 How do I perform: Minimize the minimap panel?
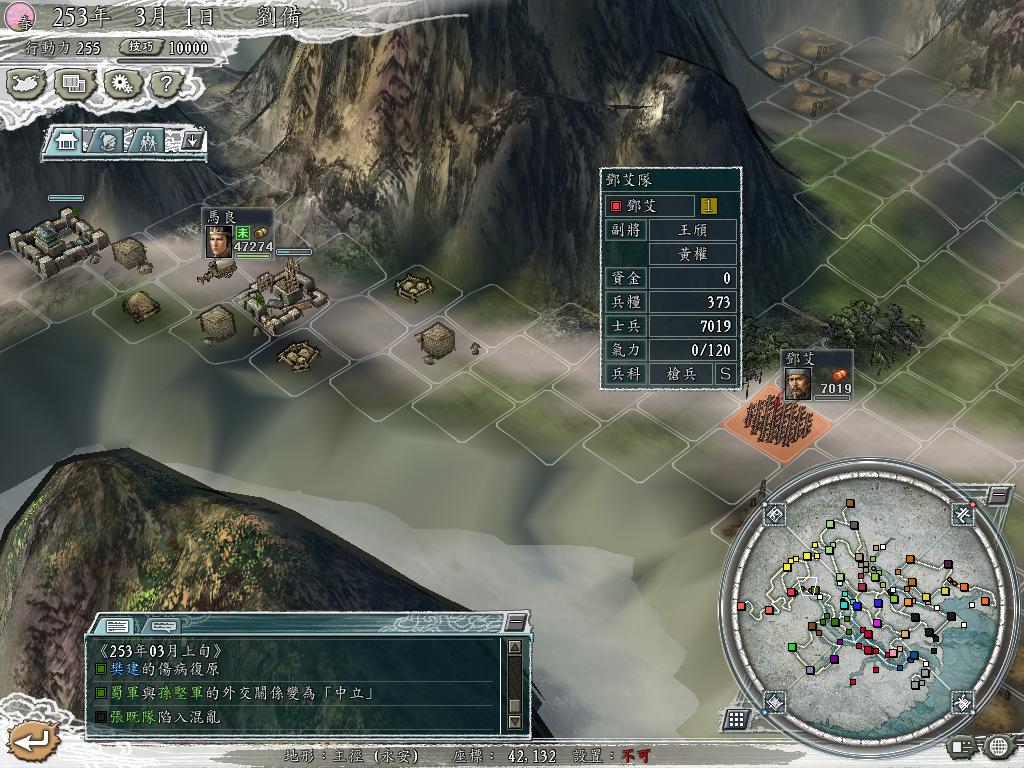(x=999, y=495)
